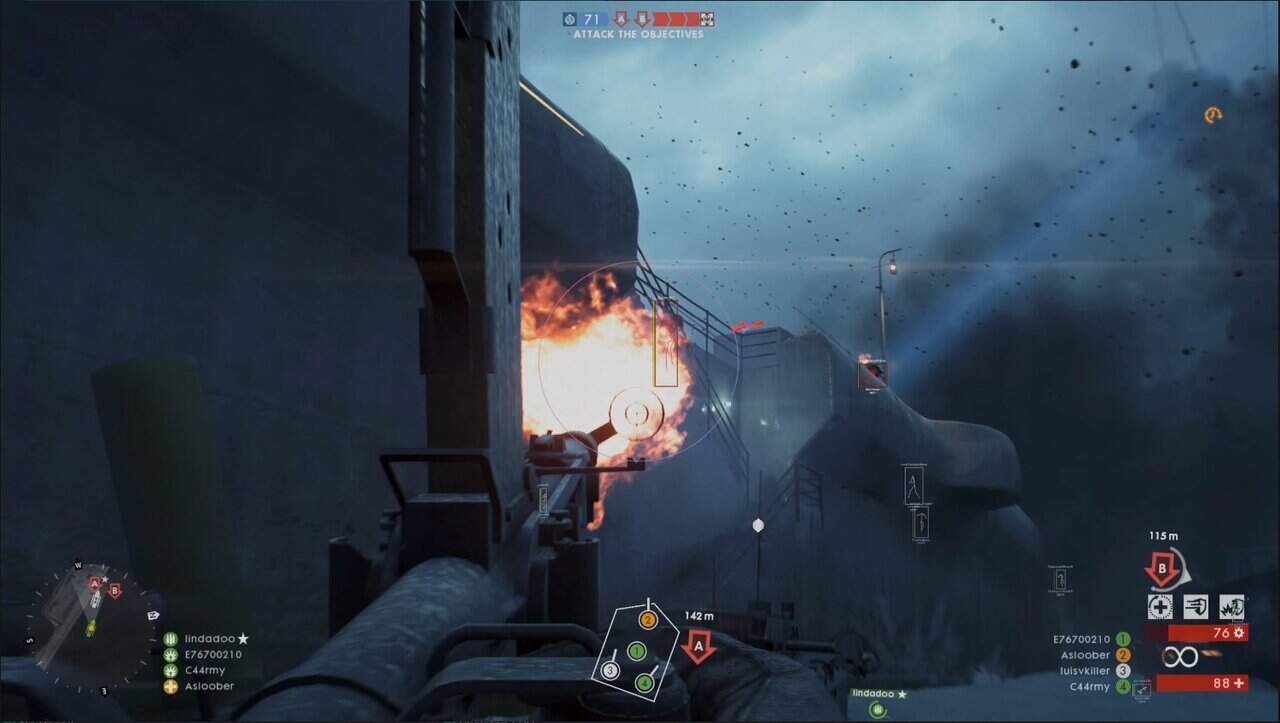This screenshot has width=1280, height=723.
Task: Select objective B marker on the minimap
Action: point(114,591)
